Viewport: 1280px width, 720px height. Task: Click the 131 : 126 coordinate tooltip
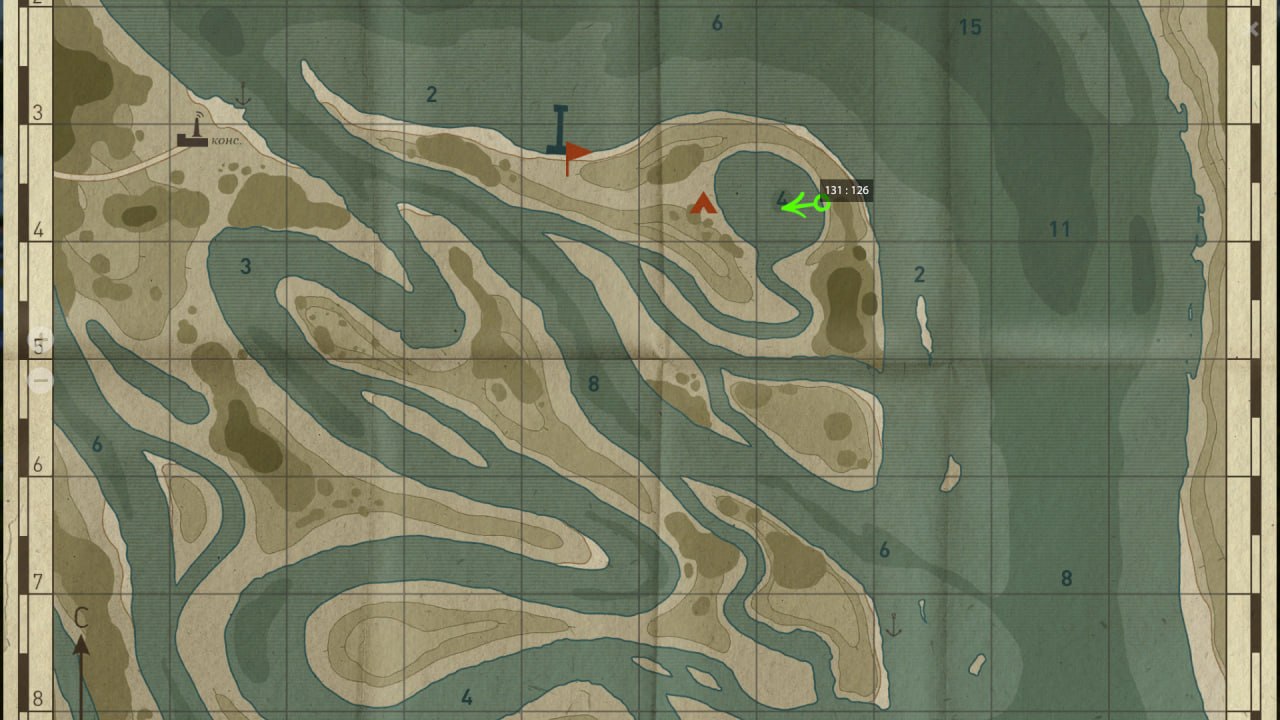tap(845, 189)
